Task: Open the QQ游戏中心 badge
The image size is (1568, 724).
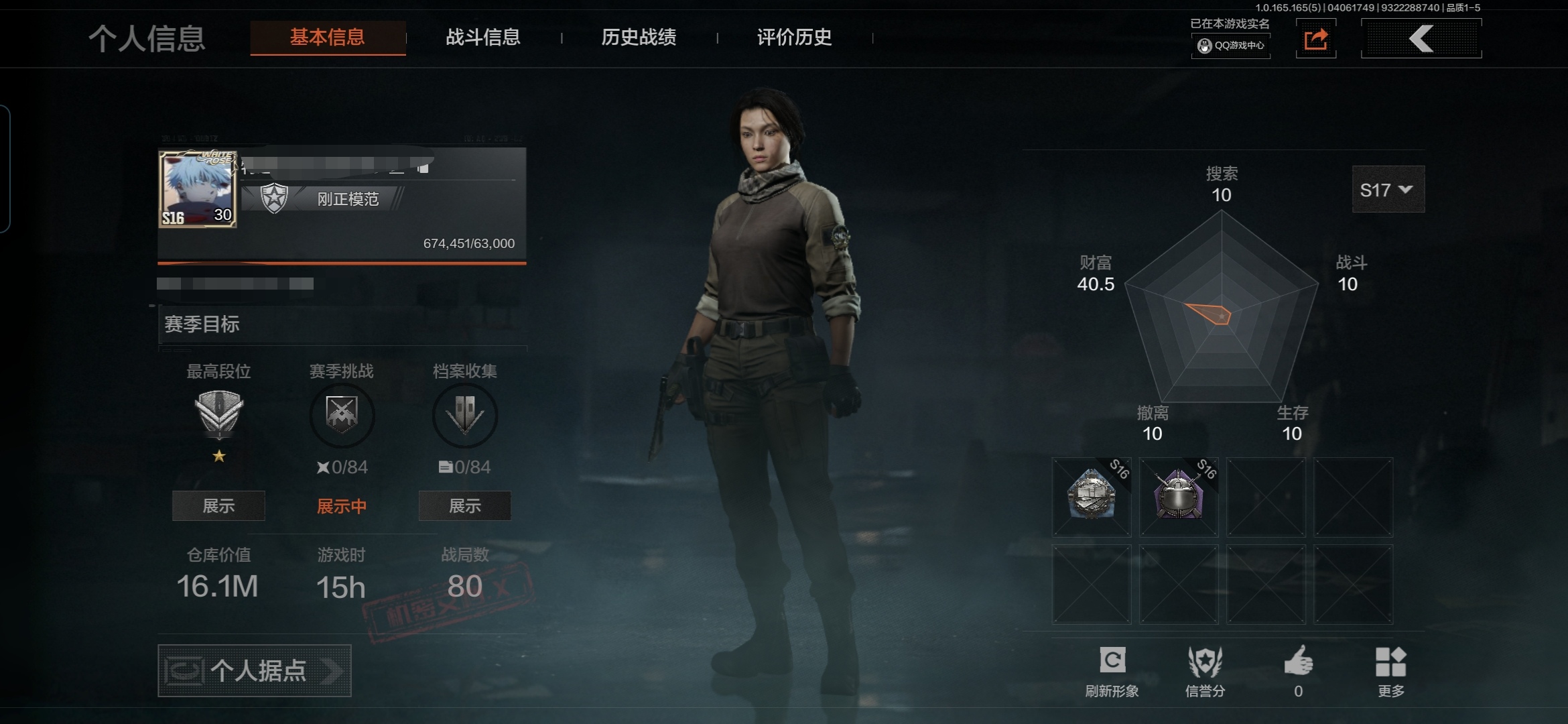Action: [1231, 46]
